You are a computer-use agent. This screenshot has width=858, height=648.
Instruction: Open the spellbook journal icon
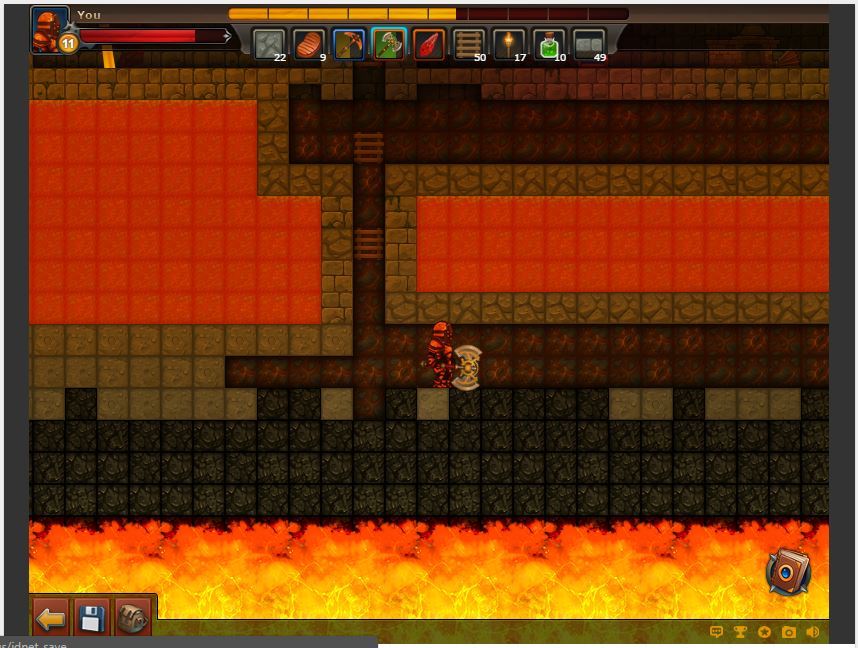point(788,573)
